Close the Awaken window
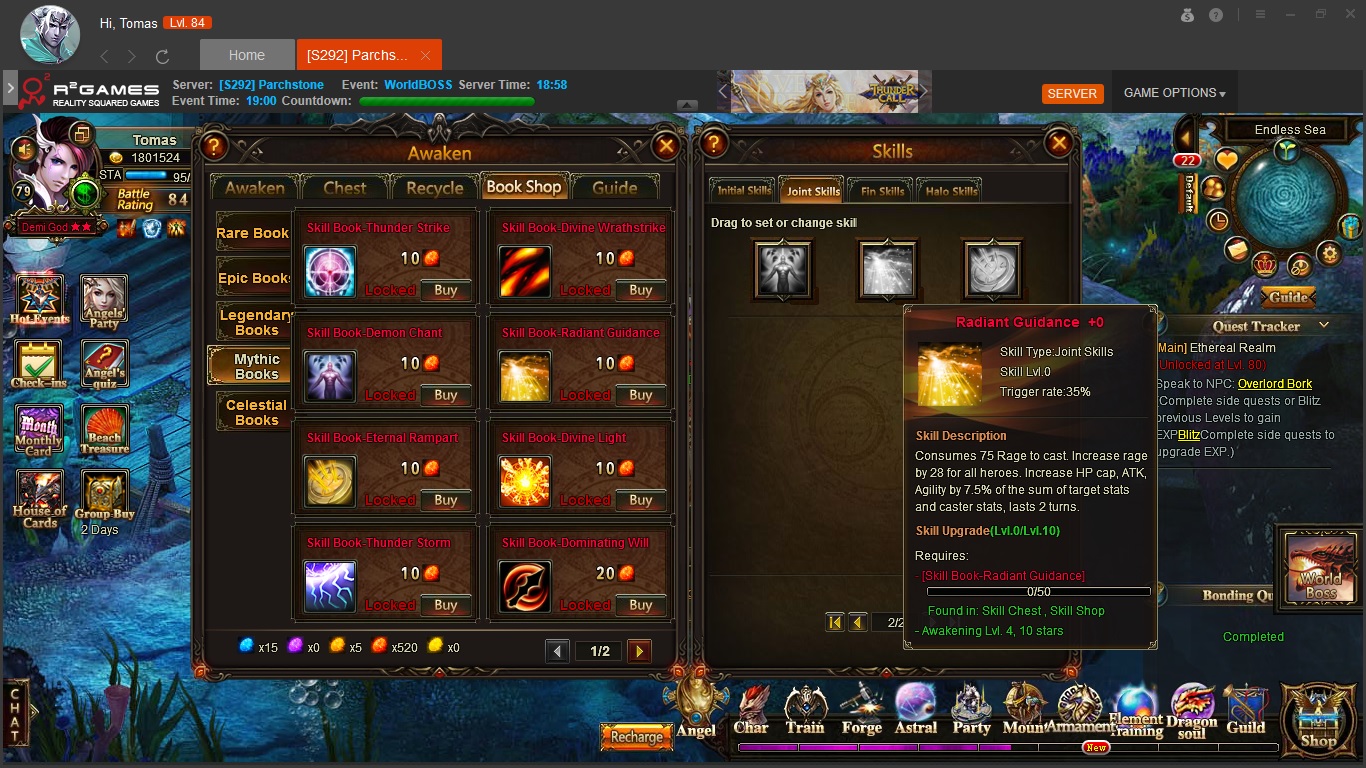Screen dimensions: 1366x768 (x=665, y=147)
